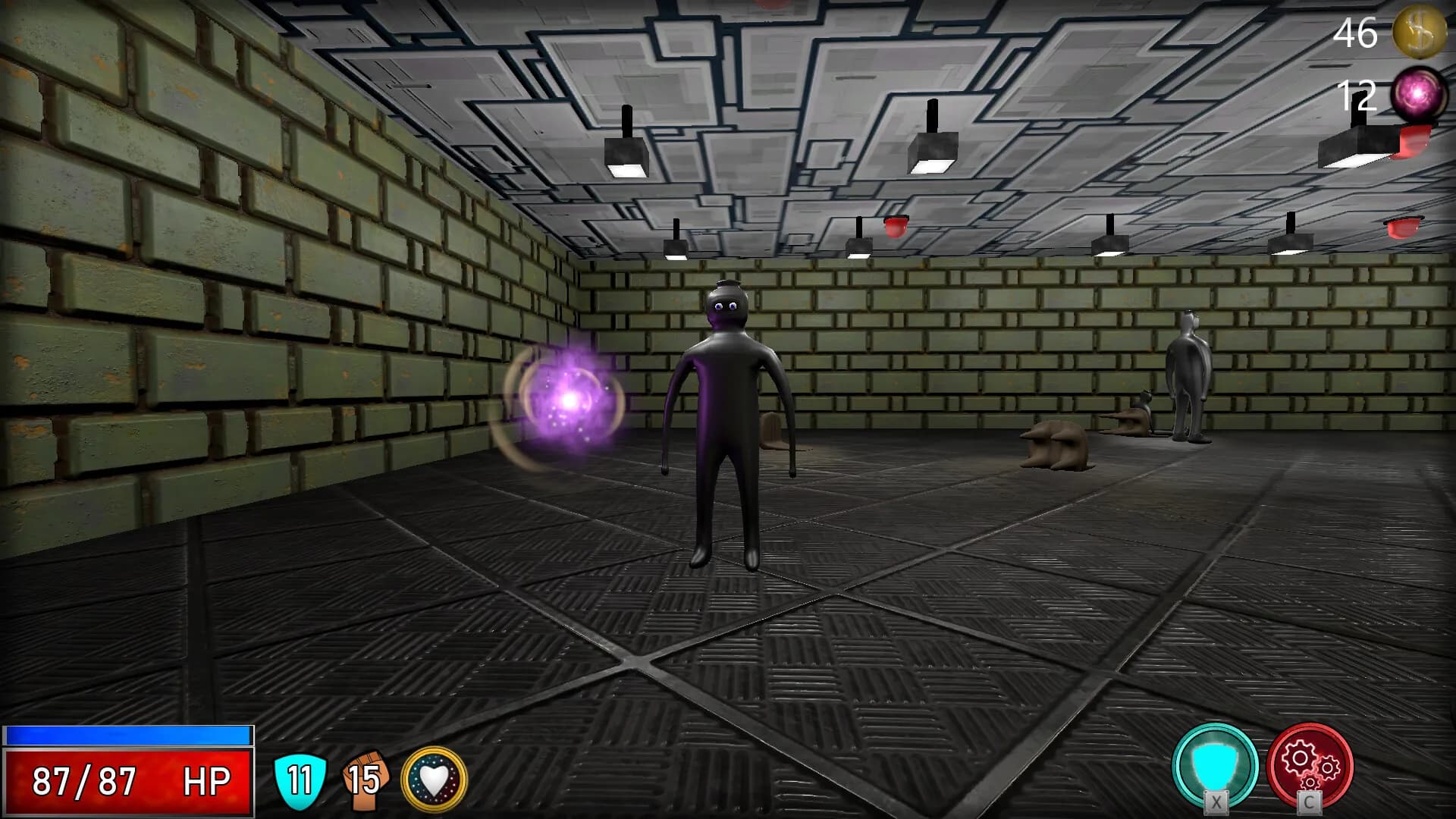This screenshot has width=1456, height=819.
Task: Select the heart medallion next to the fist
Action: tap(434, 778)
